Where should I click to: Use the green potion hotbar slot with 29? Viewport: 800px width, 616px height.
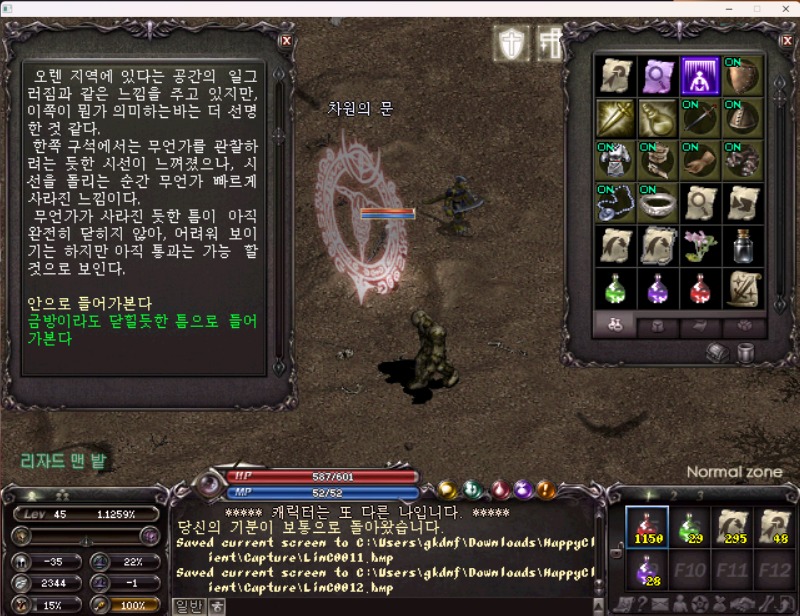click(689, 527)
